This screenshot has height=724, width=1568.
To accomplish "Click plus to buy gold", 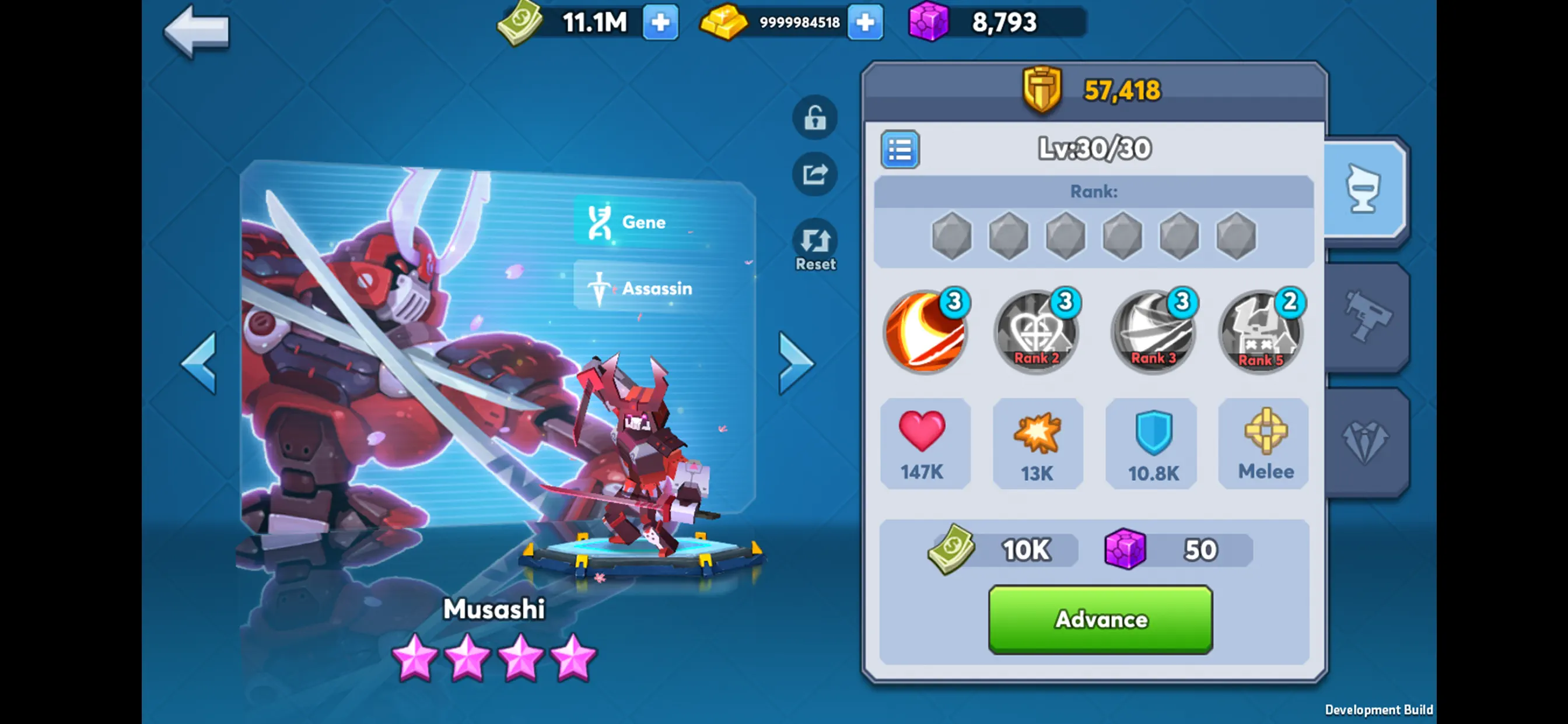I will 865,23.
